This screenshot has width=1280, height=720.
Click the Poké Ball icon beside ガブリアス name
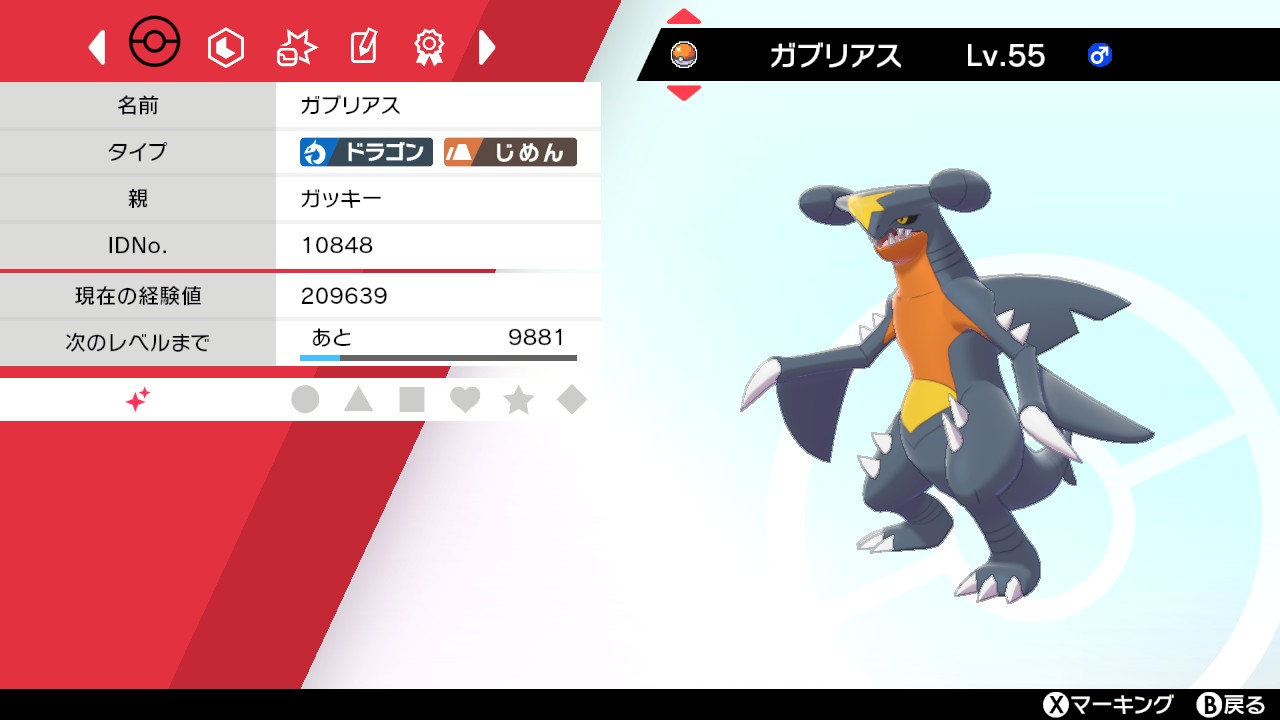[x=683, y=56]
